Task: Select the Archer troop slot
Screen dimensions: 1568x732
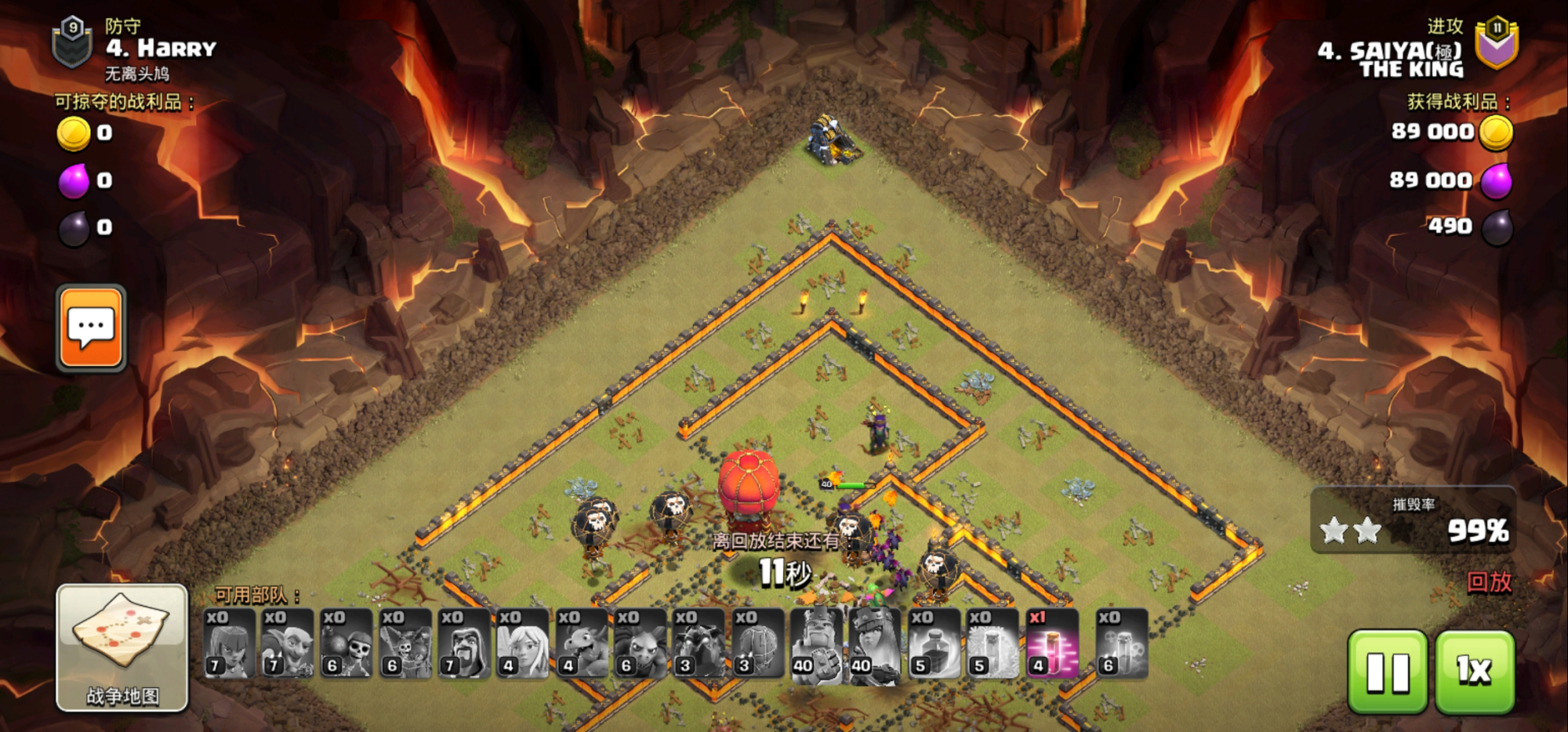Action: [x=229, y=643]
